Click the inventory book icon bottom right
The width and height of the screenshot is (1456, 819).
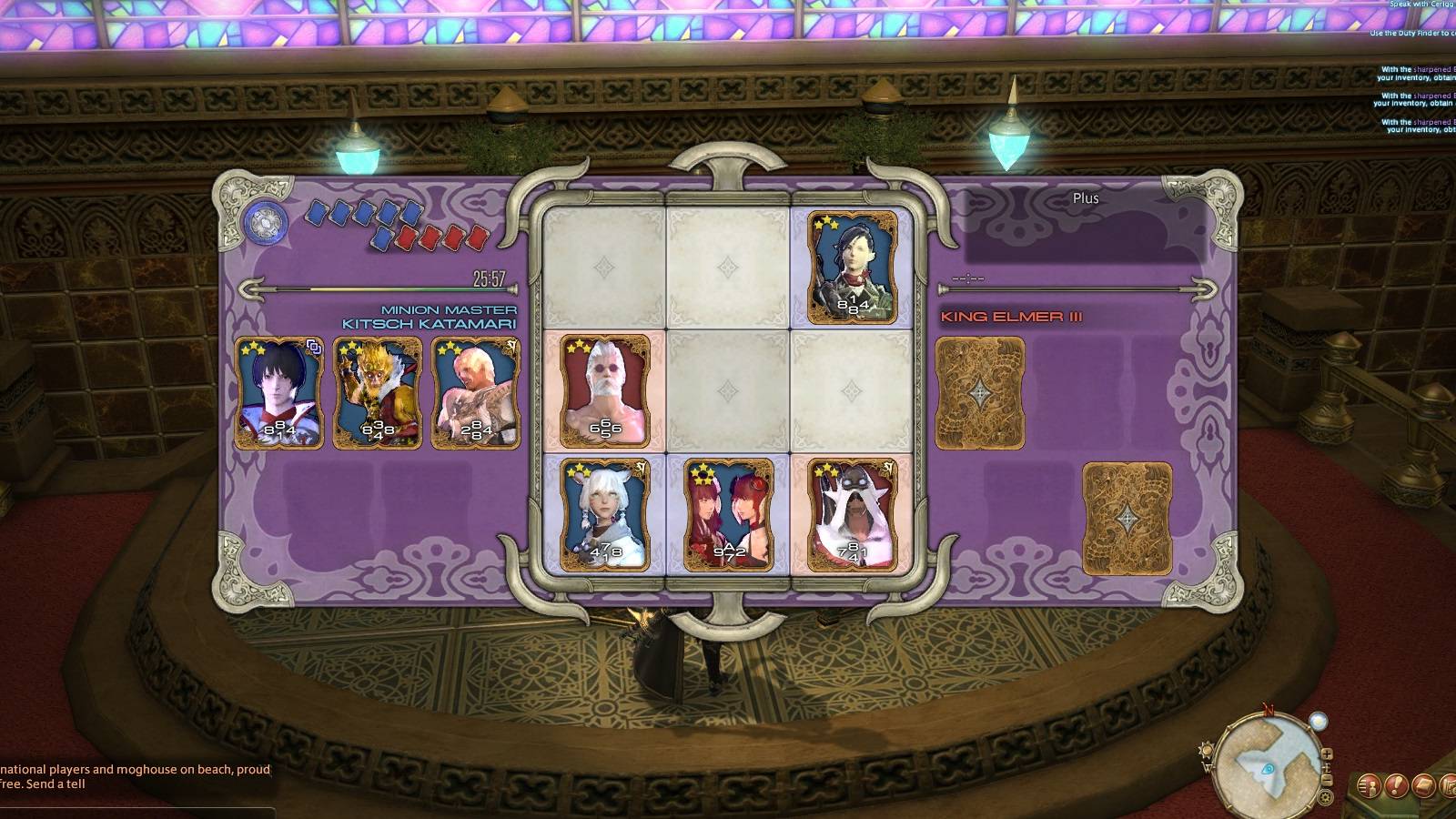(1424, 784)
